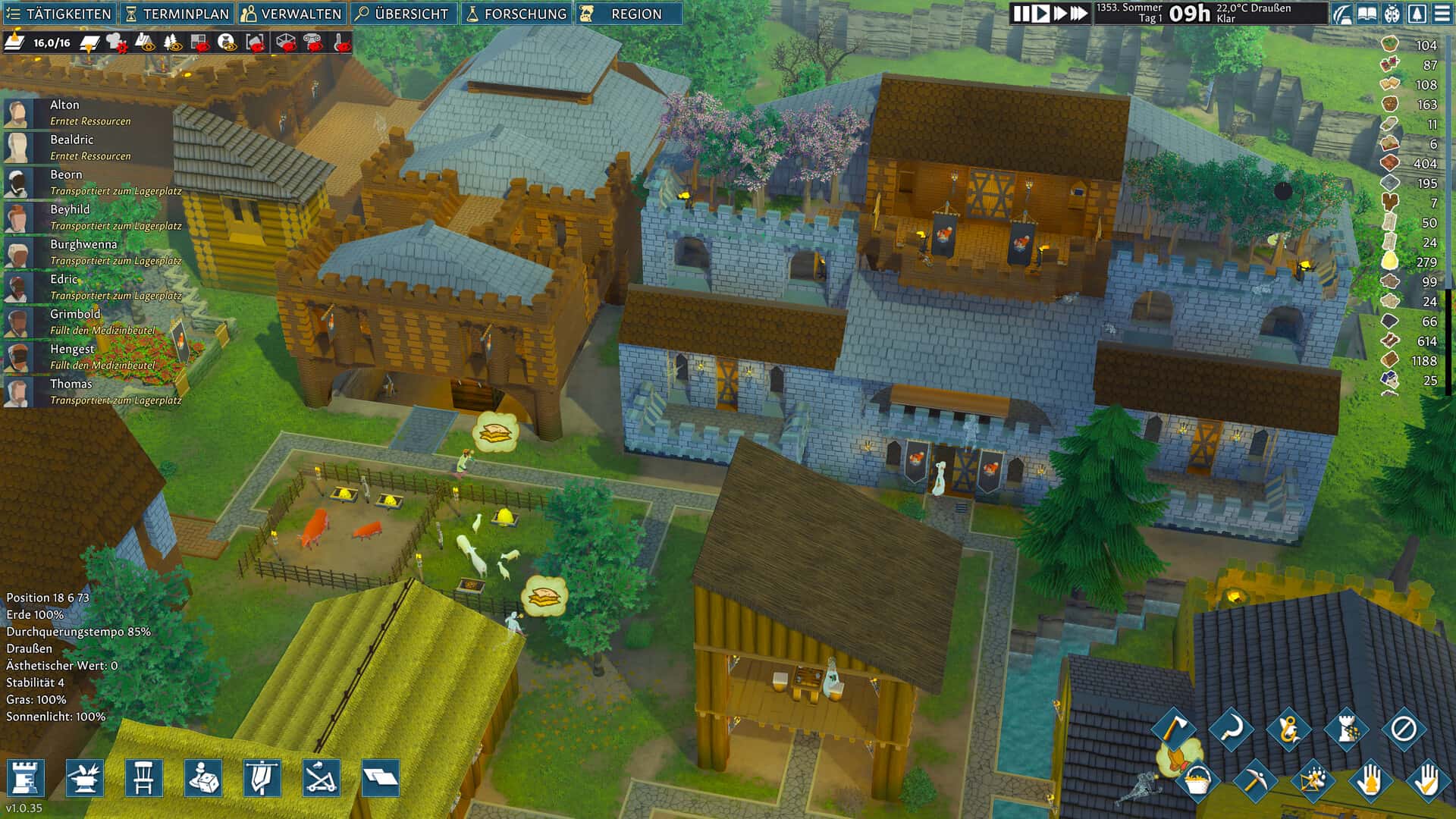The image size is (1456, 819).
Task: Set game speed to fastest triple arrow
Action: [x=1078, y=14]
